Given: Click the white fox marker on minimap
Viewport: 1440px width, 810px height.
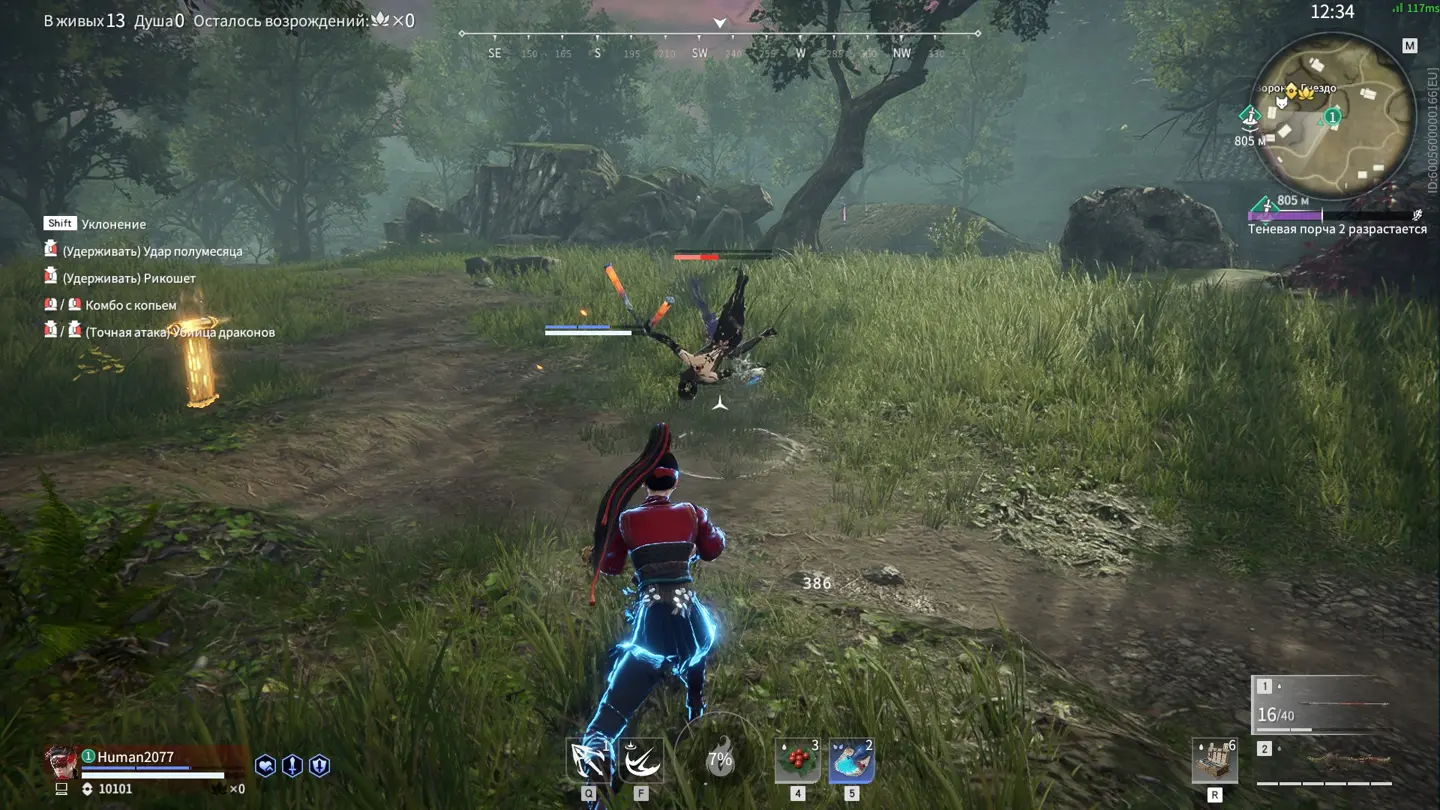Looking at the screenshot, I should click(1280, 102).
